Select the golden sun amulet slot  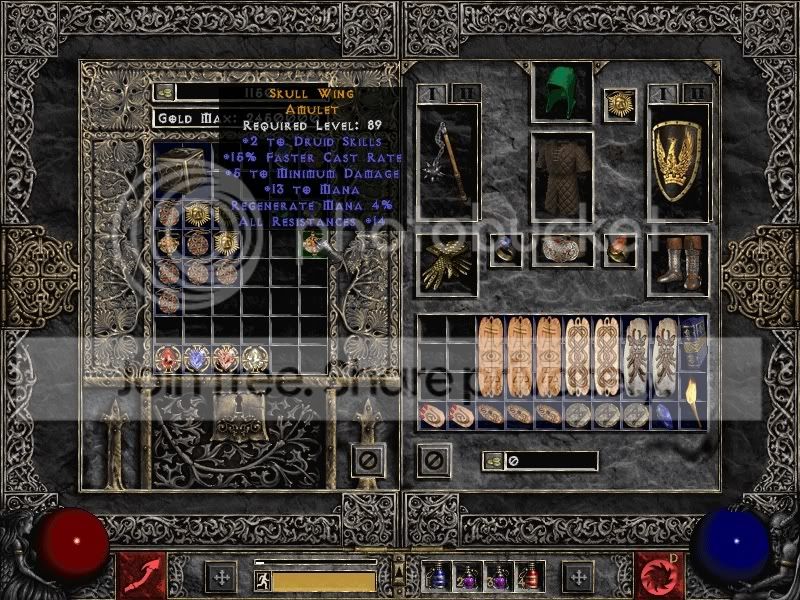[x=619, y=105]
